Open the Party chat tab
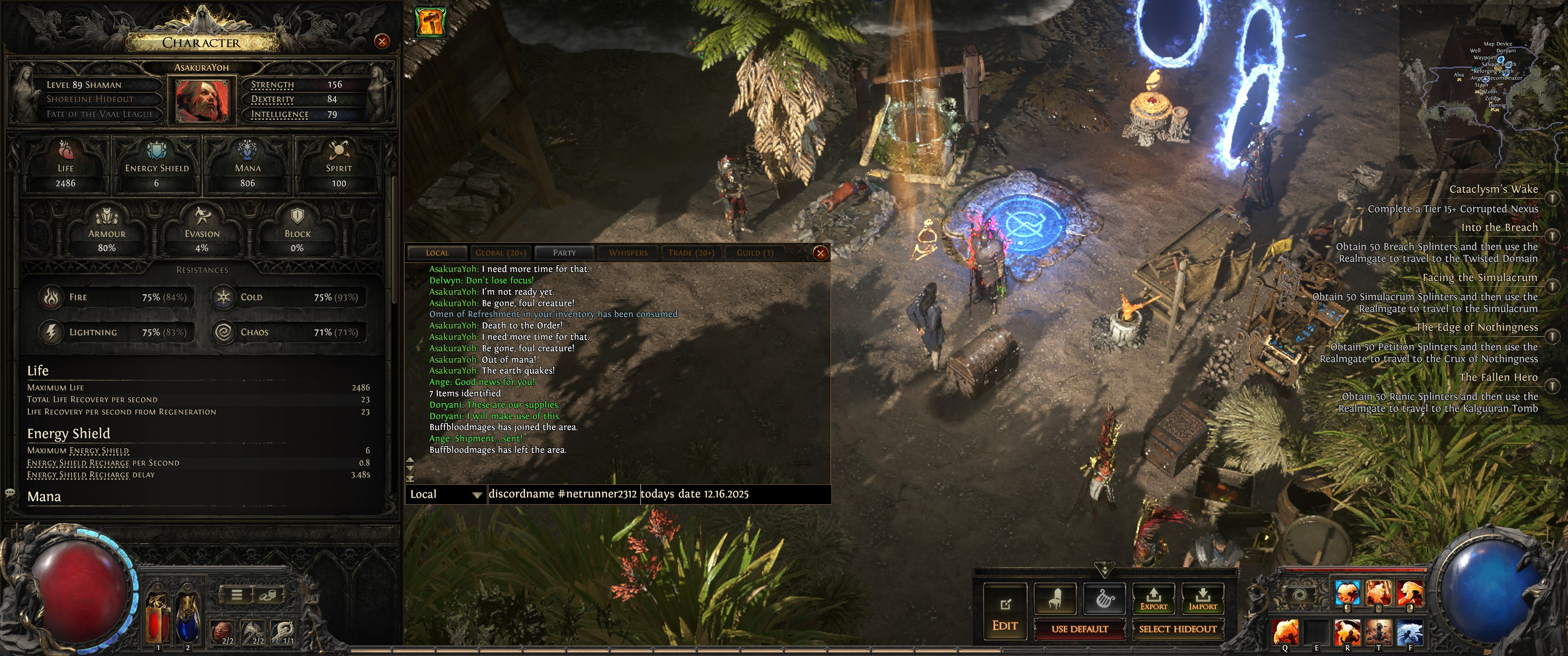Screen dimensions: 1568x656 pos(564,253)
